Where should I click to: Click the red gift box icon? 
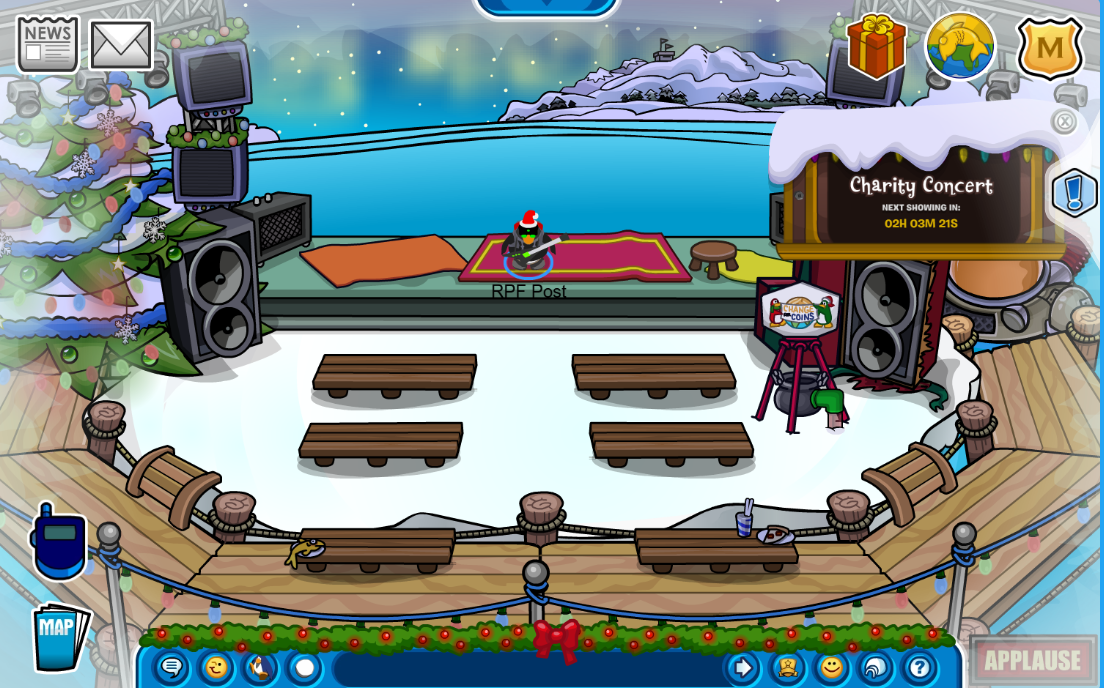coord(876,46)
